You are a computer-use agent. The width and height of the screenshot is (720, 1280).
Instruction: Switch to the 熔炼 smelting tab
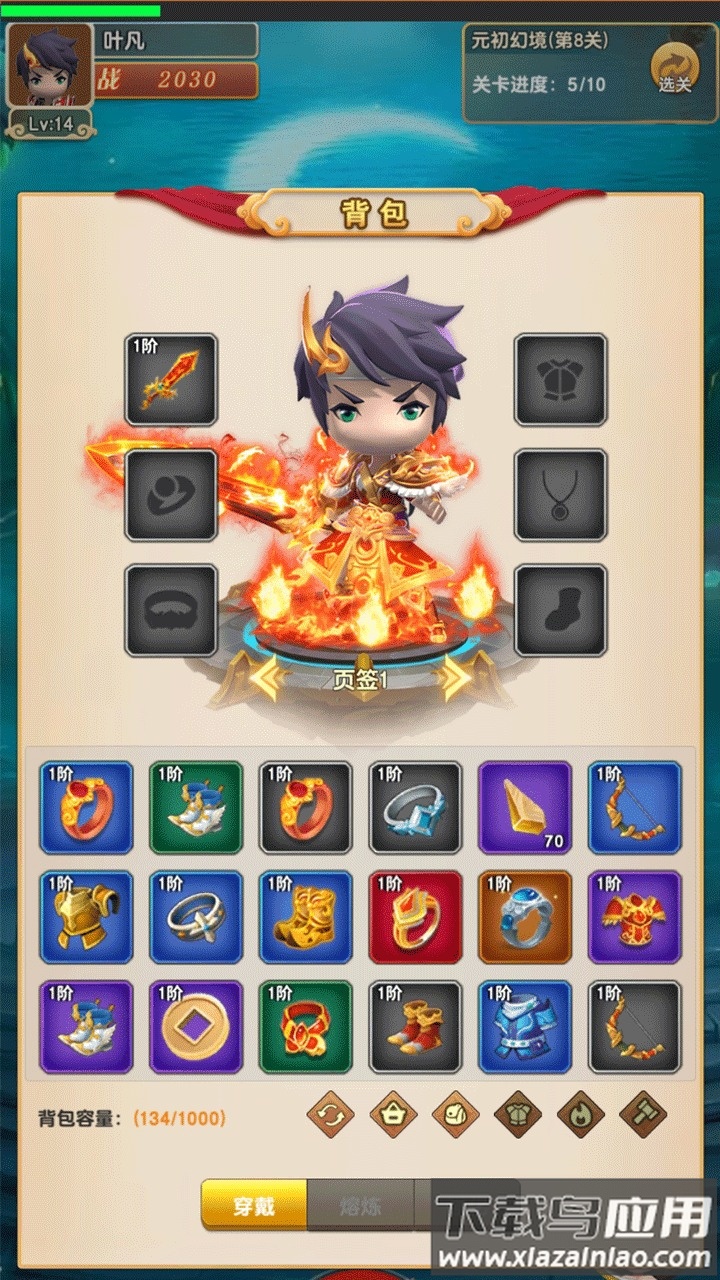point(360,1205)
